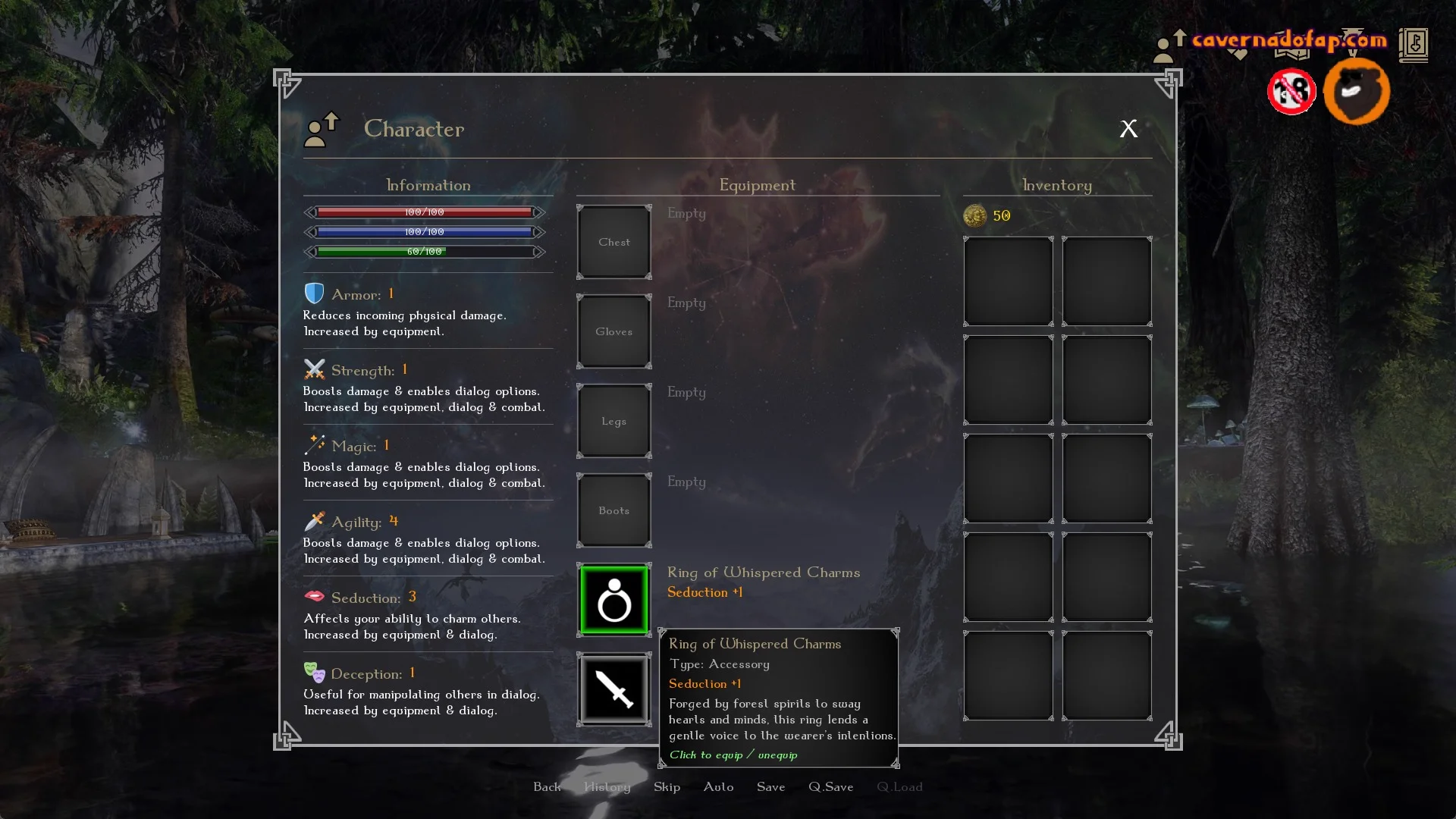Open the character sheet HUD icon
Image resolution: width=1456 pixels, height=819 pixels.
pyautogui.click(x=1169, y=46)
